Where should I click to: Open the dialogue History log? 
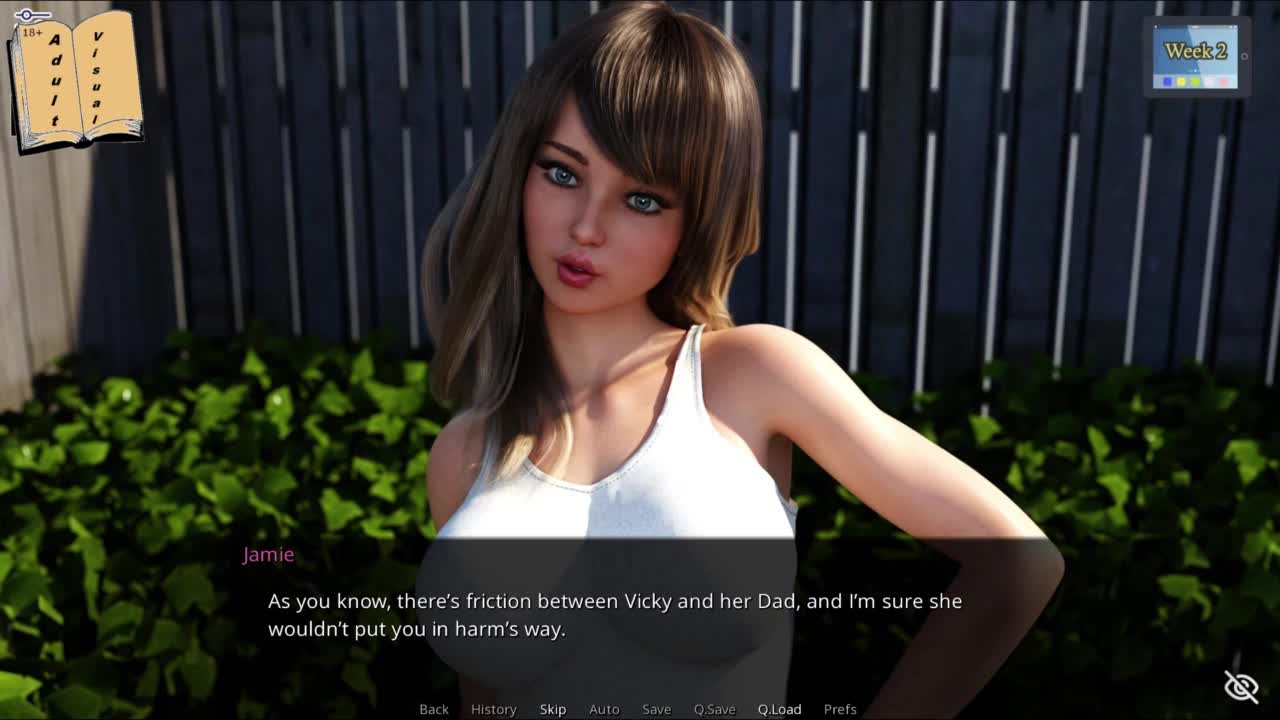pyautogui.click(x=494, y=709)
